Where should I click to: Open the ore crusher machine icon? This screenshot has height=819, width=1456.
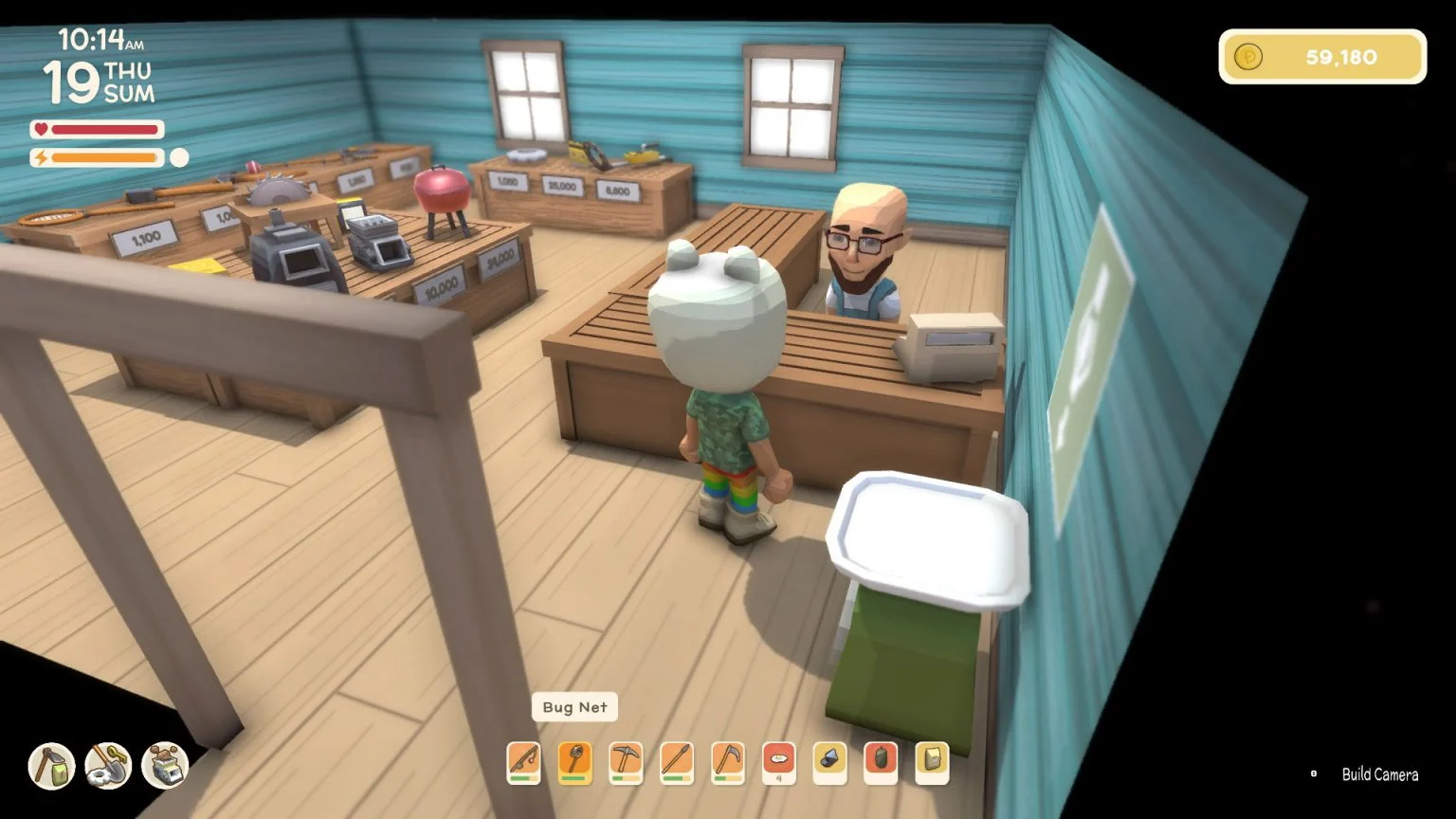(x=165, y=766)
